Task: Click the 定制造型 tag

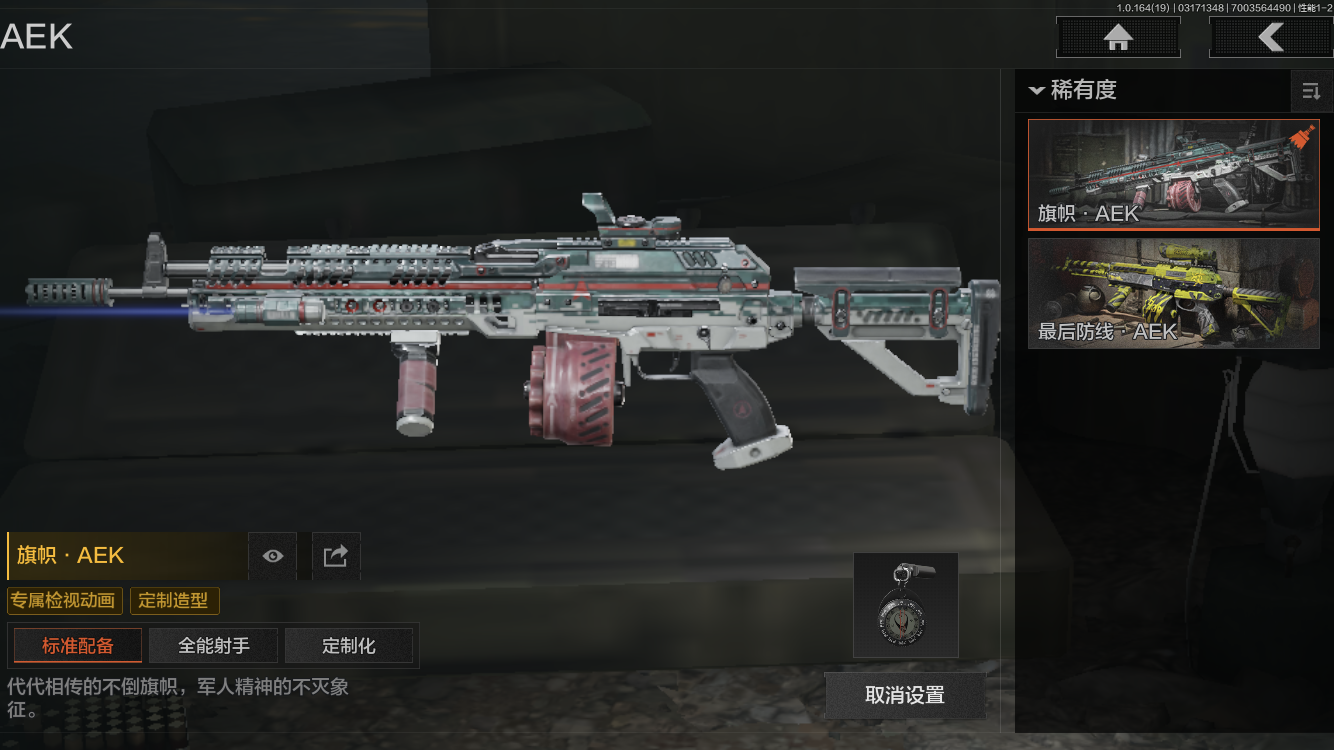Action: tap(174, 601)
